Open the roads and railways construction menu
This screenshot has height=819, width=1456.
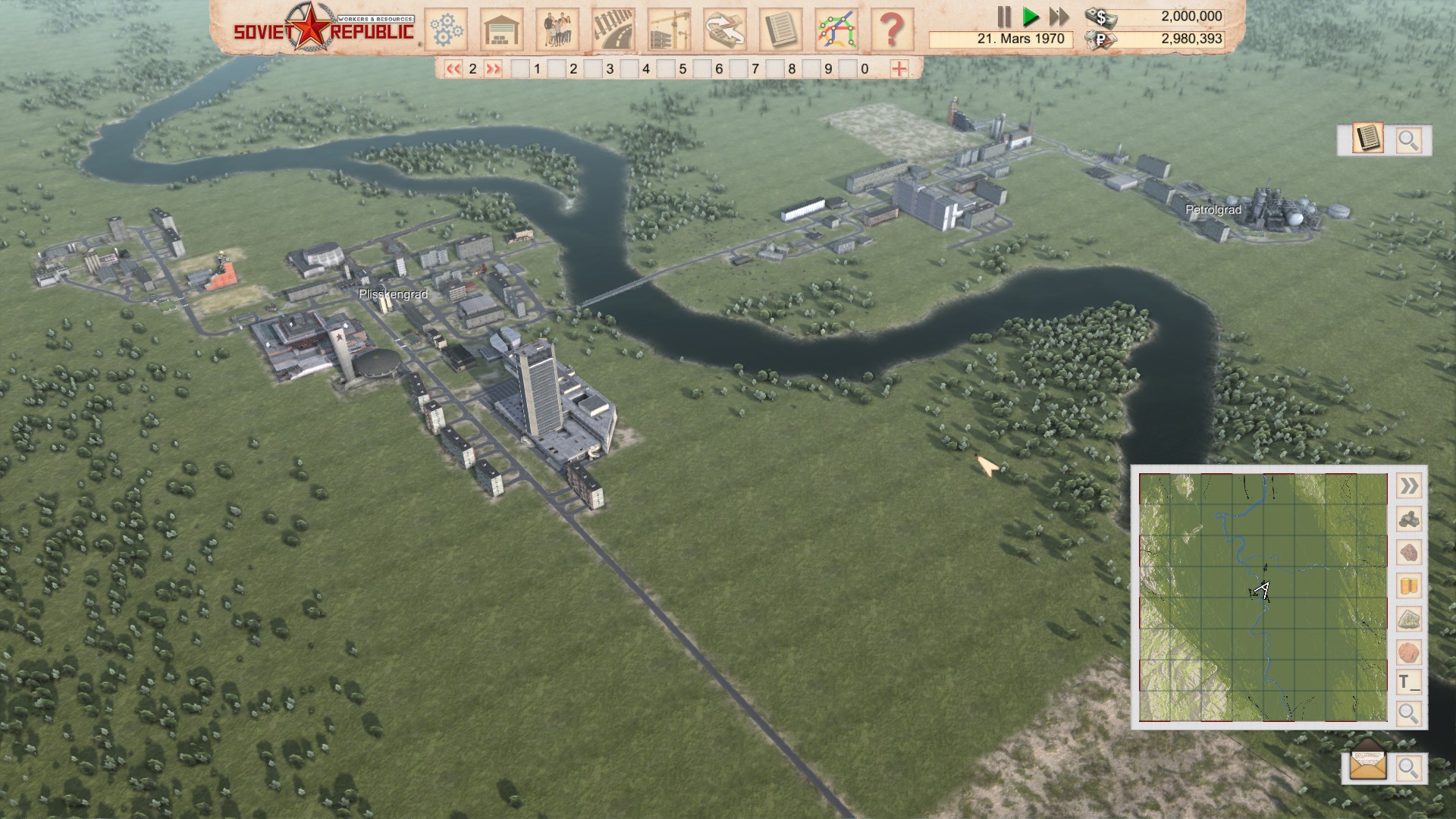click(x=613, y=30)
